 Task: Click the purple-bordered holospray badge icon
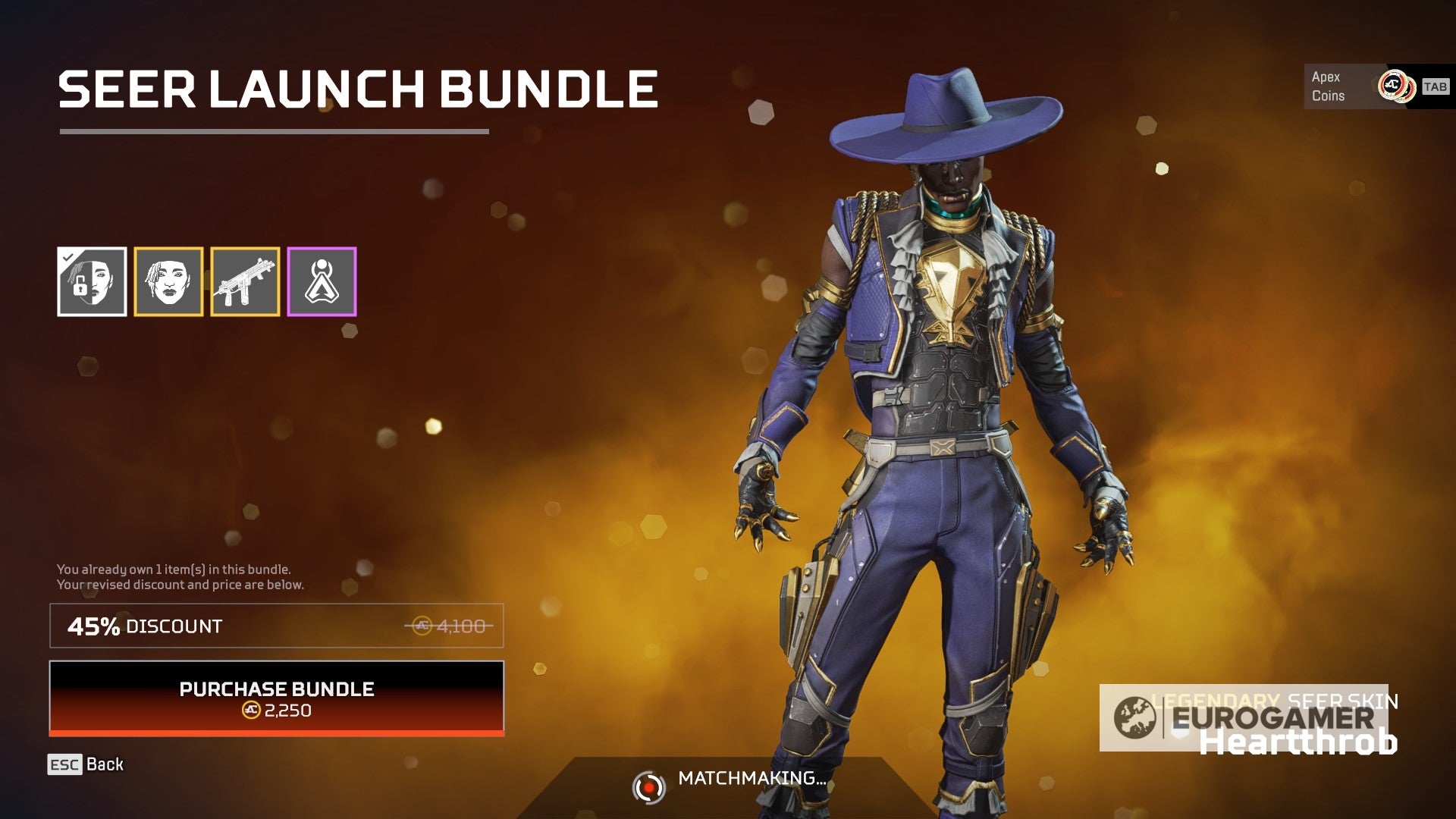(320, 281)
